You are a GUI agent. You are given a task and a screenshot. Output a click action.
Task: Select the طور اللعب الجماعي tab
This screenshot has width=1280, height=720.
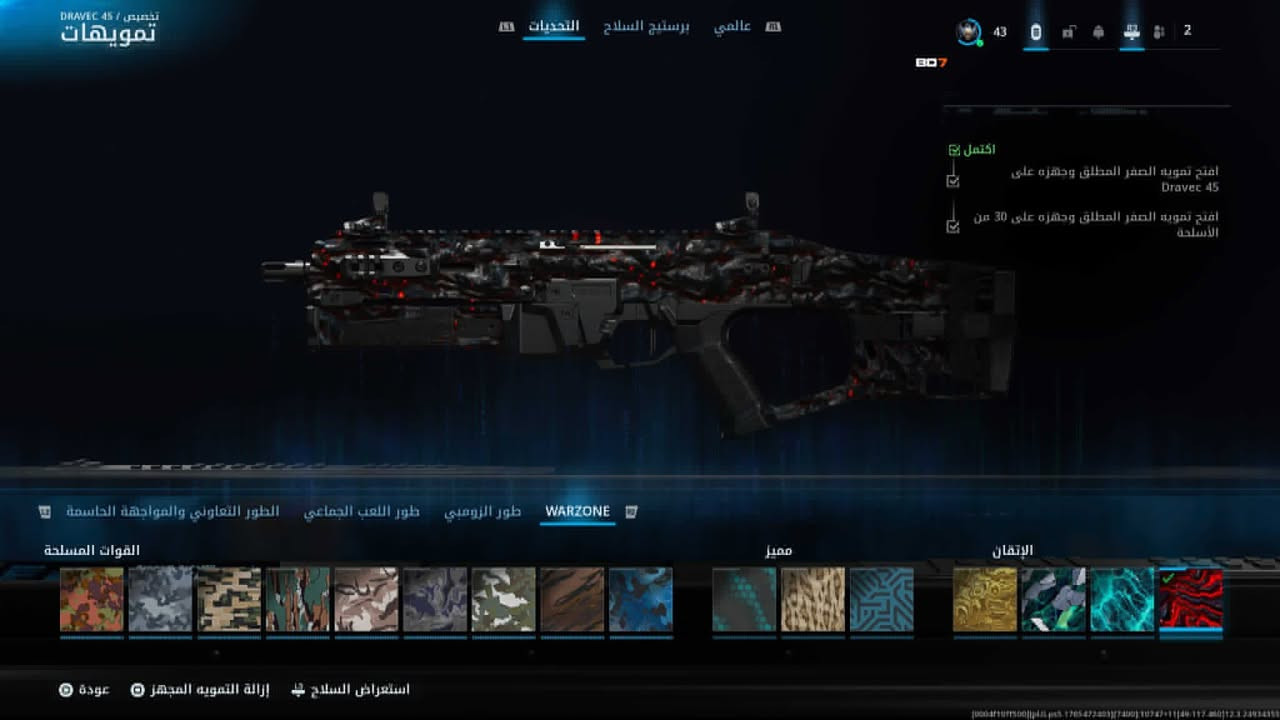coord(364,510)
